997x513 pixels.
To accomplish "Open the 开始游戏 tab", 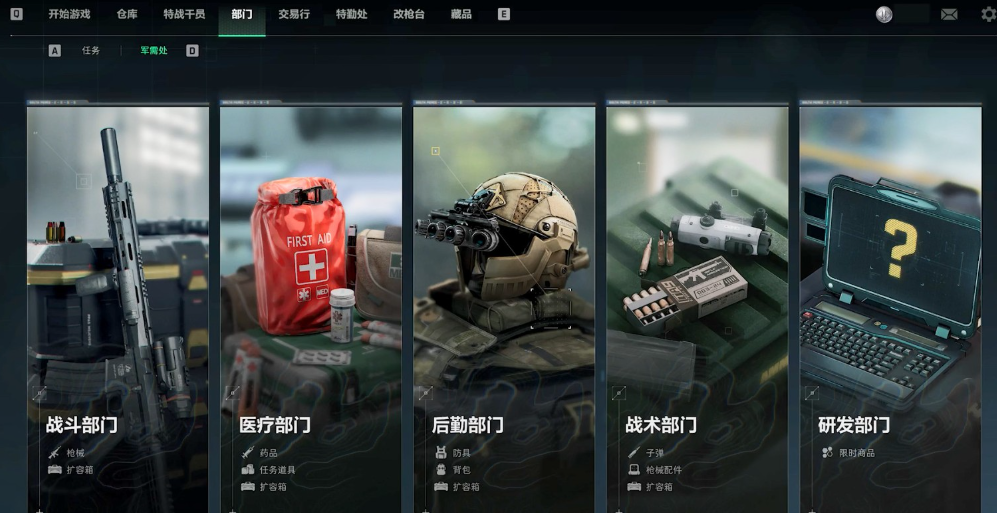I will point(69,15).
